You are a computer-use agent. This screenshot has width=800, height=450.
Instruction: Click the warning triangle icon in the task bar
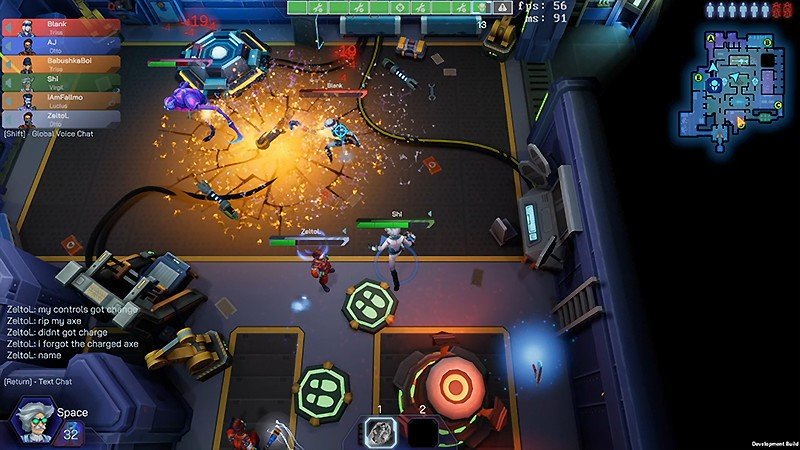503,7
